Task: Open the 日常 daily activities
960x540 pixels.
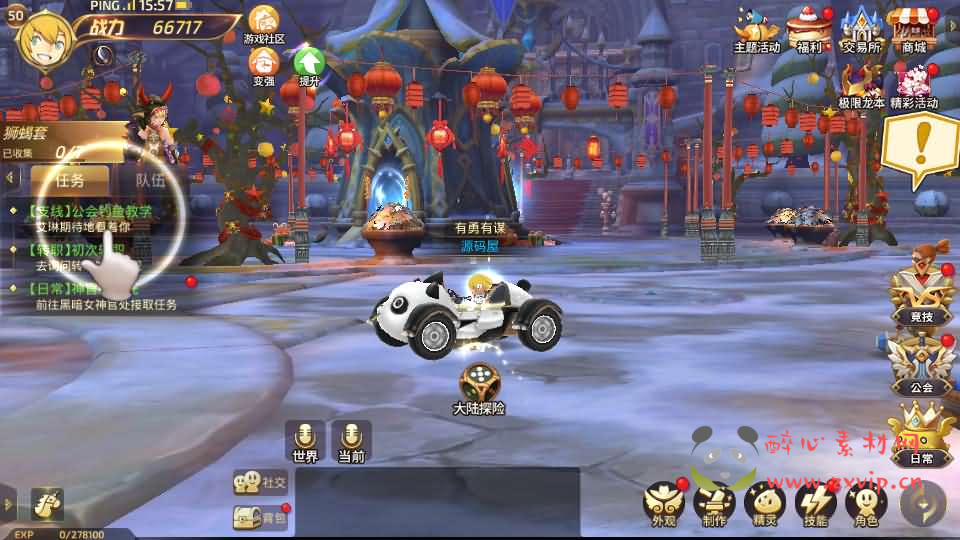Action: click(920, 432)
